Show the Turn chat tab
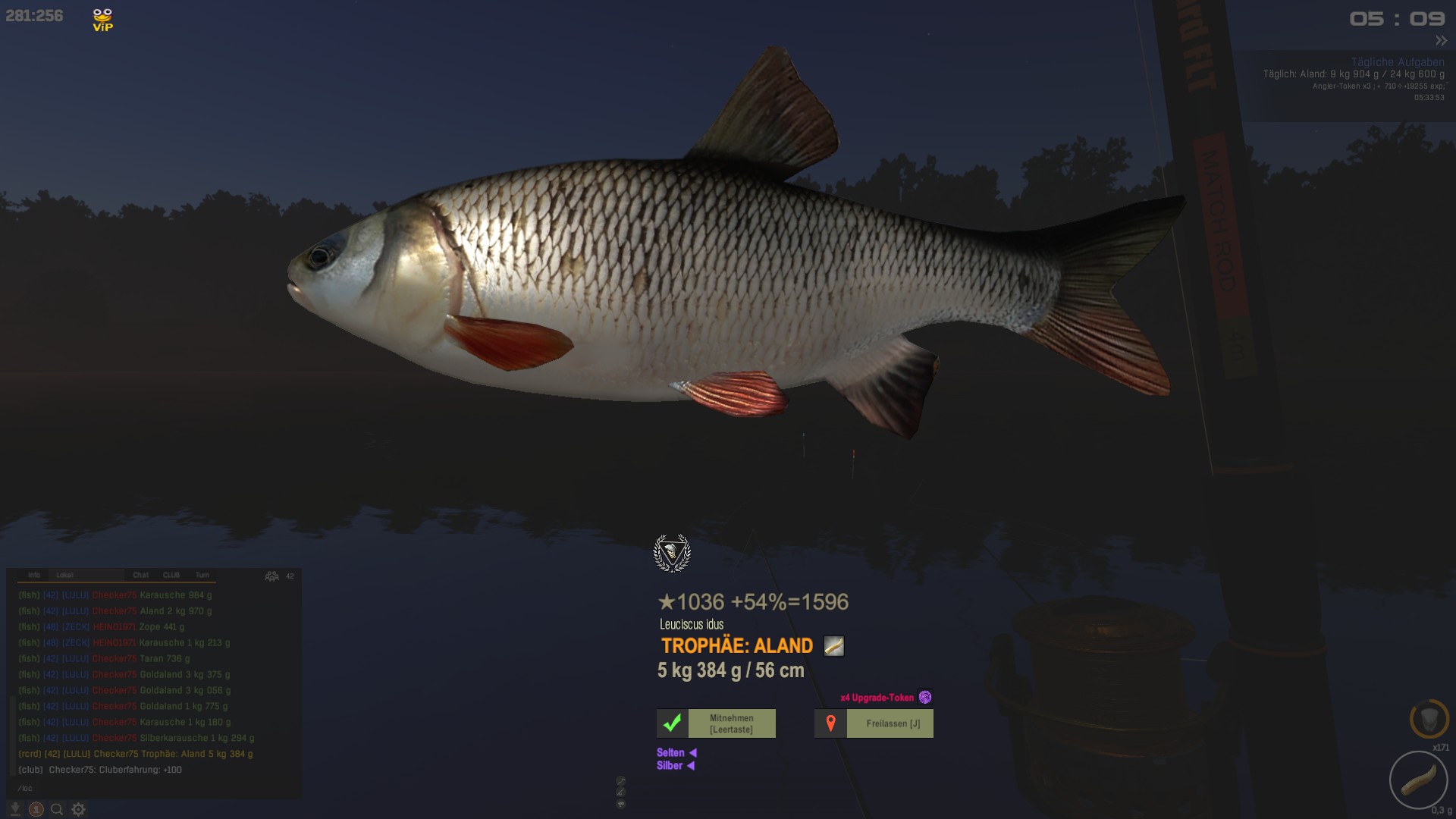 coord(202,576)
